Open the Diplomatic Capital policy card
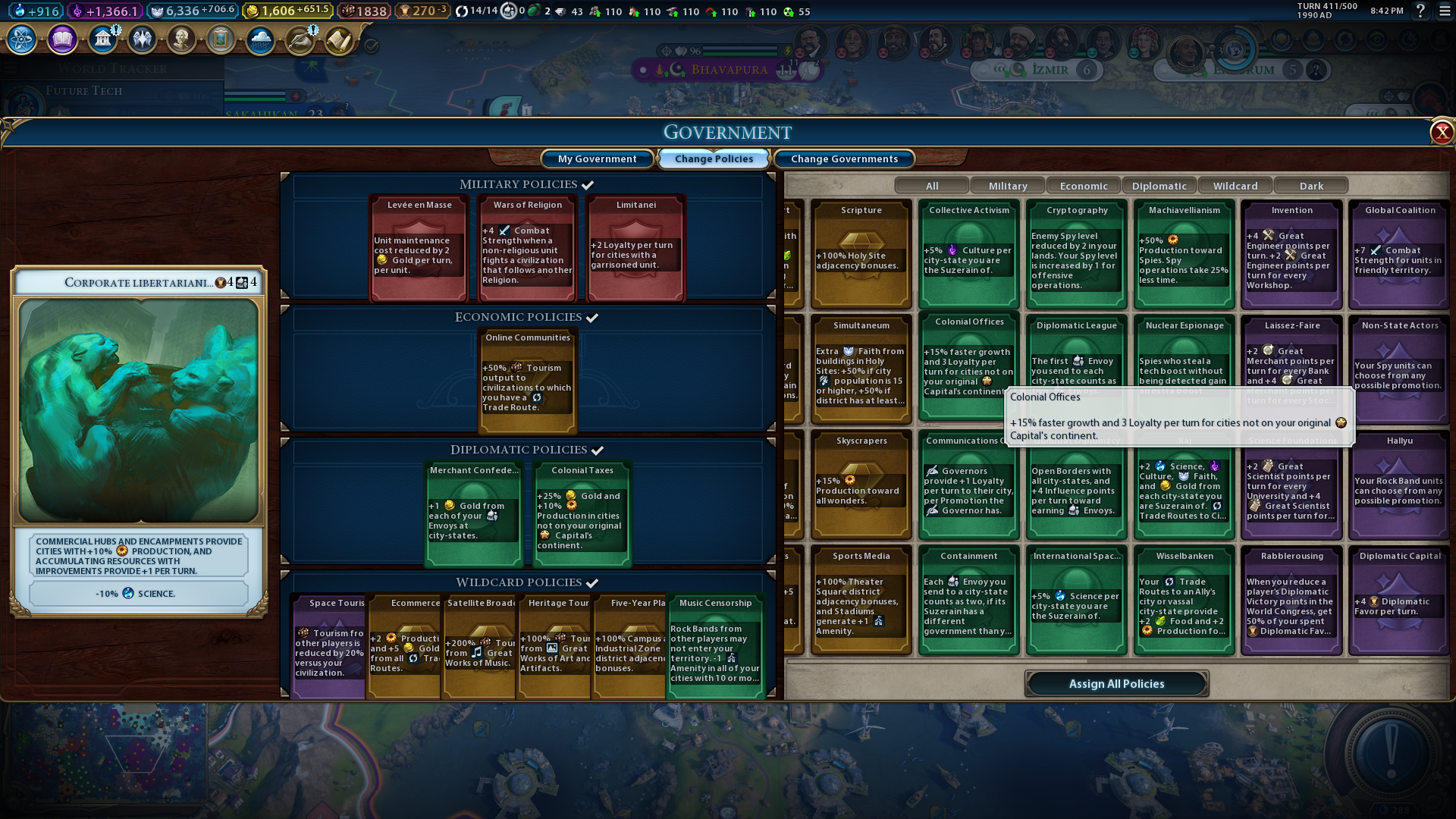1456x819 pixels. (x=1399, y=599)
